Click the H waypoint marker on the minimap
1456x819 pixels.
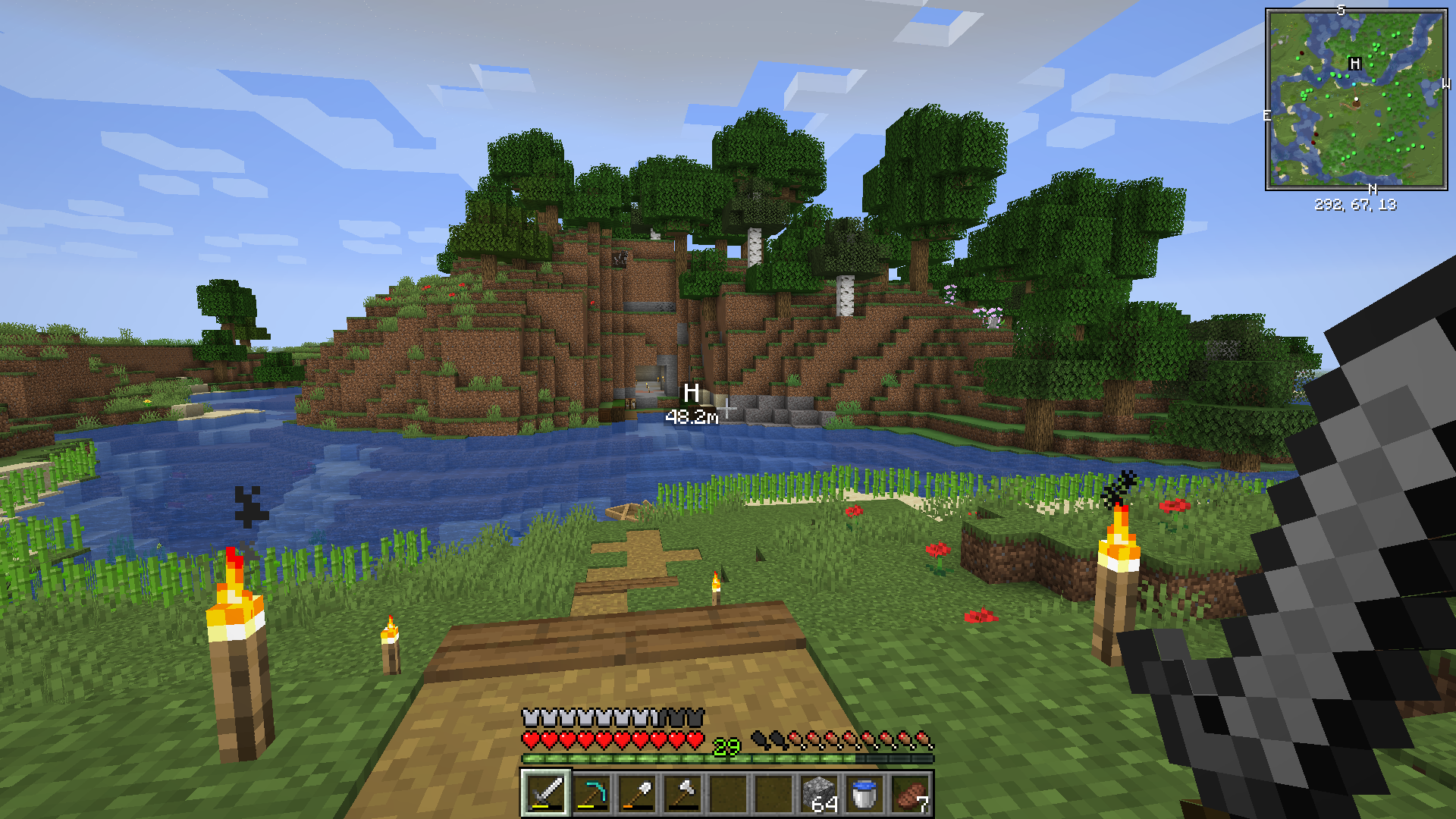[1355, 64]
